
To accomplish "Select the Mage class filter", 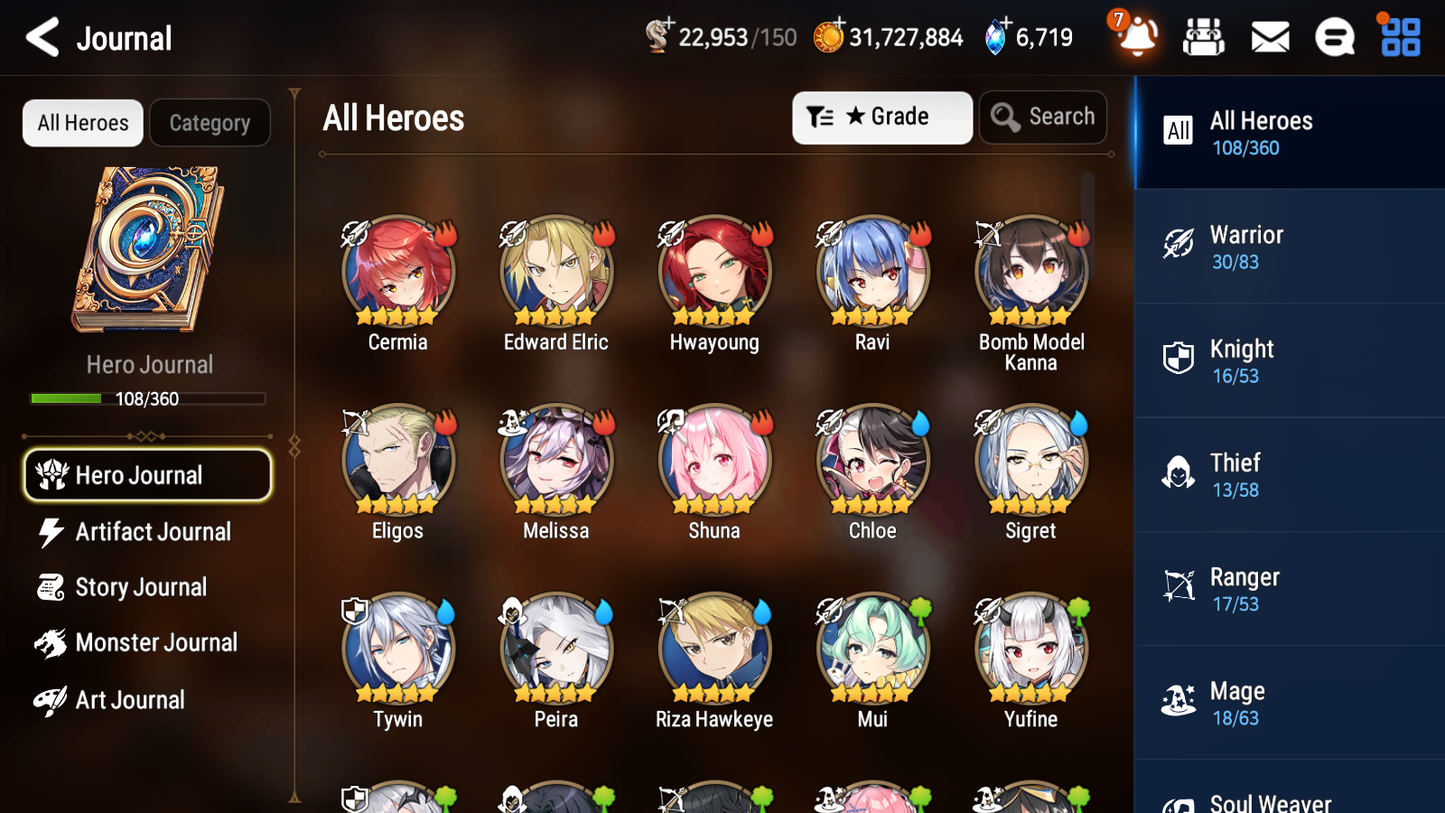I will 1288,702.
